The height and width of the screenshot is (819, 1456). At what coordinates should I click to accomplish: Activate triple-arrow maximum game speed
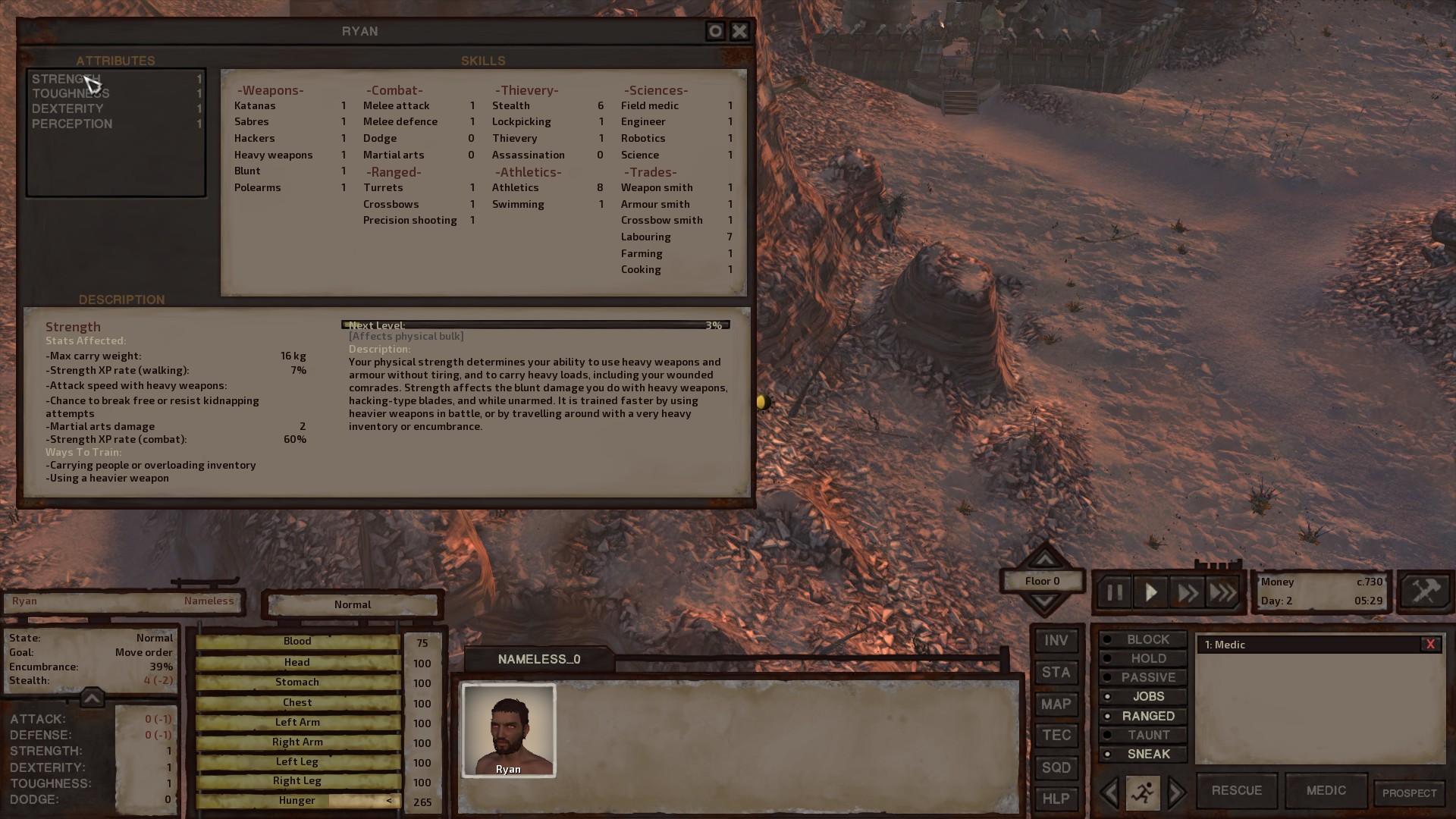pyautogui.click(x=1223, y=591)
